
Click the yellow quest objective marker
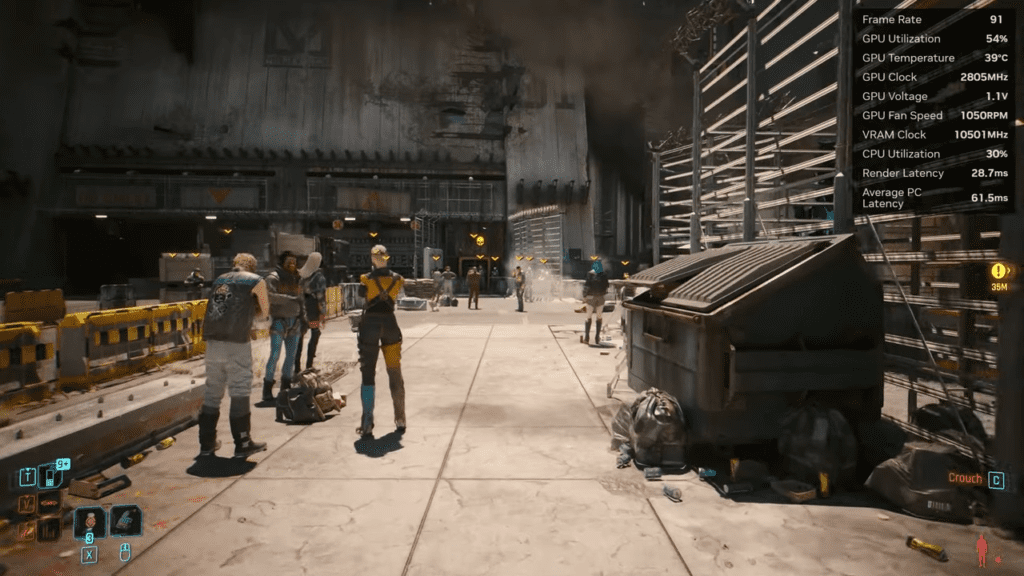pos(998,271)
